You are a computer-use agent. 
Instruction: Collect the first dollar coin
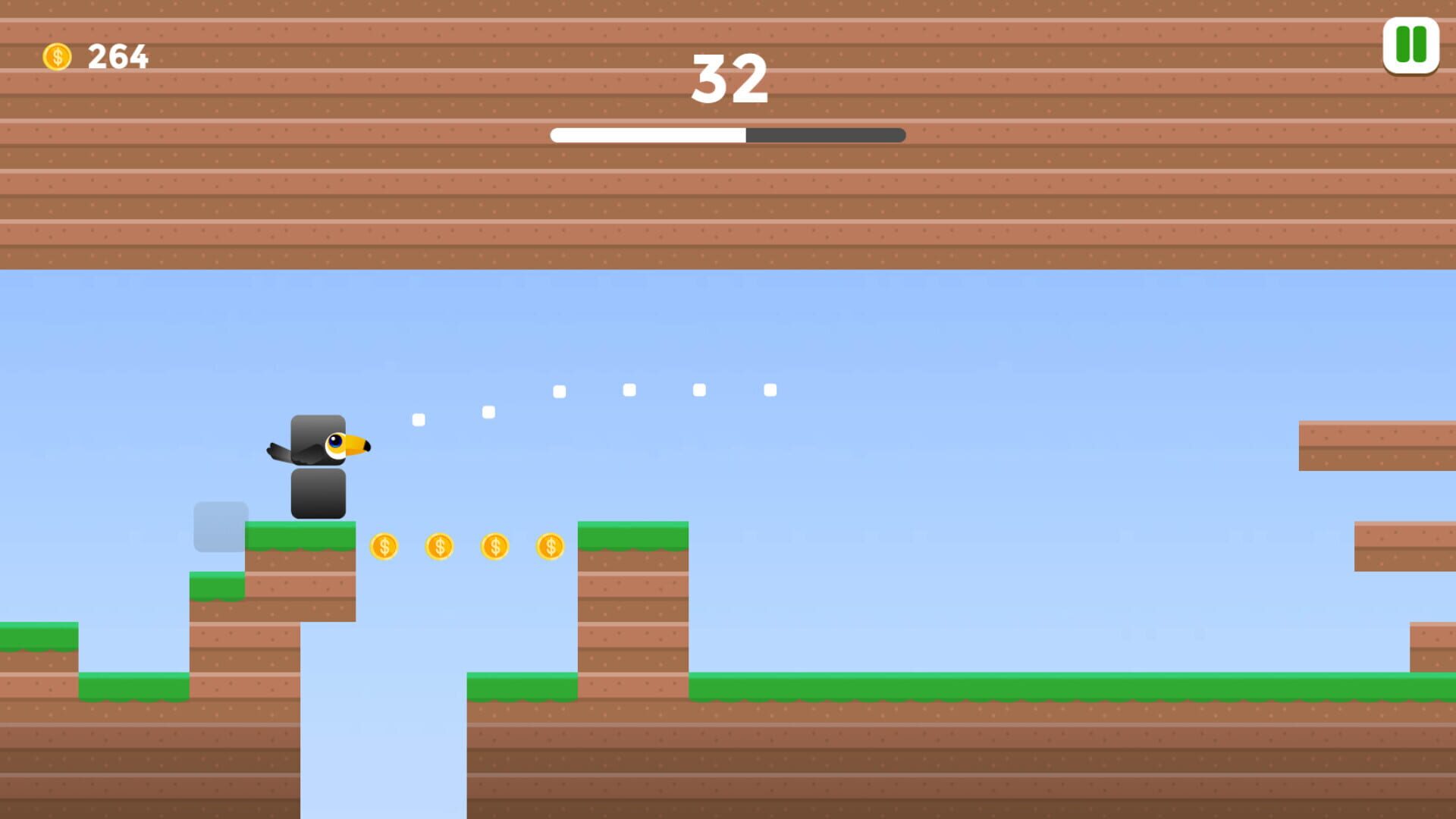(x=383, y=546)
